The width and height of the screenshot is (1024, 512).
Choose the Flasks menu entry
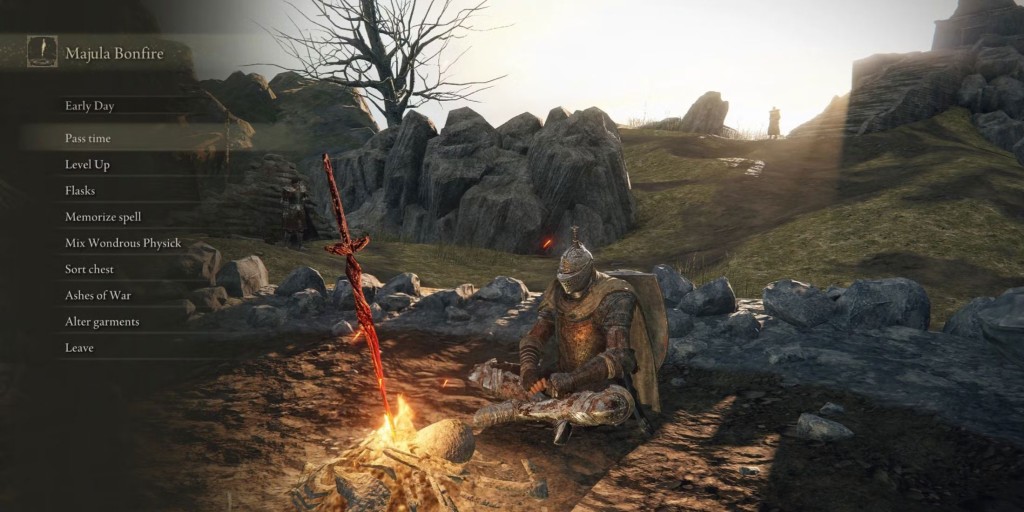pos(80,190)
